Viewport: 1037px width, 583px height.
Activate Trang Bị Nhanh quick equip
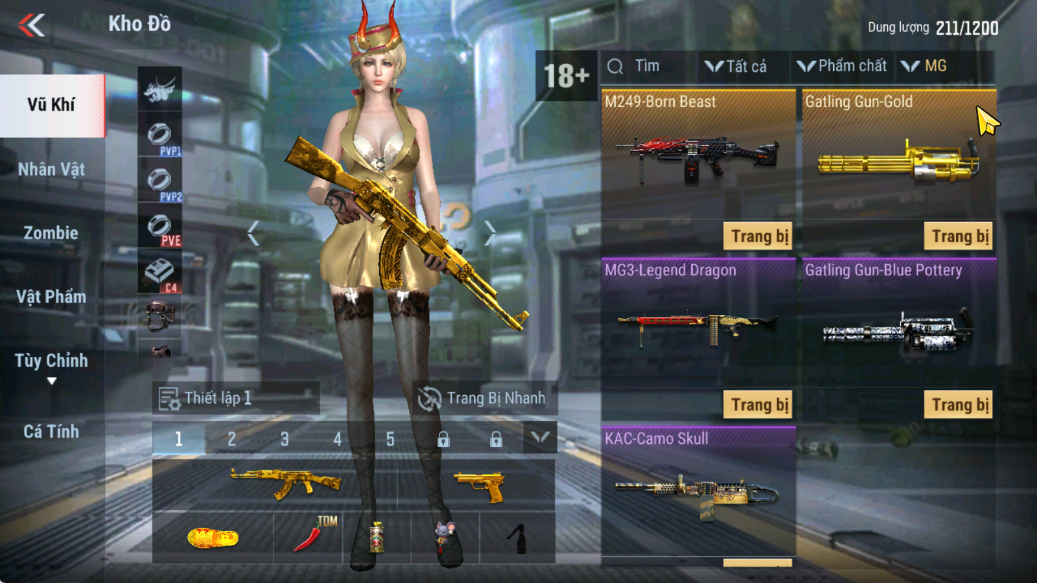pyautogui.click(x=483, y=398)
